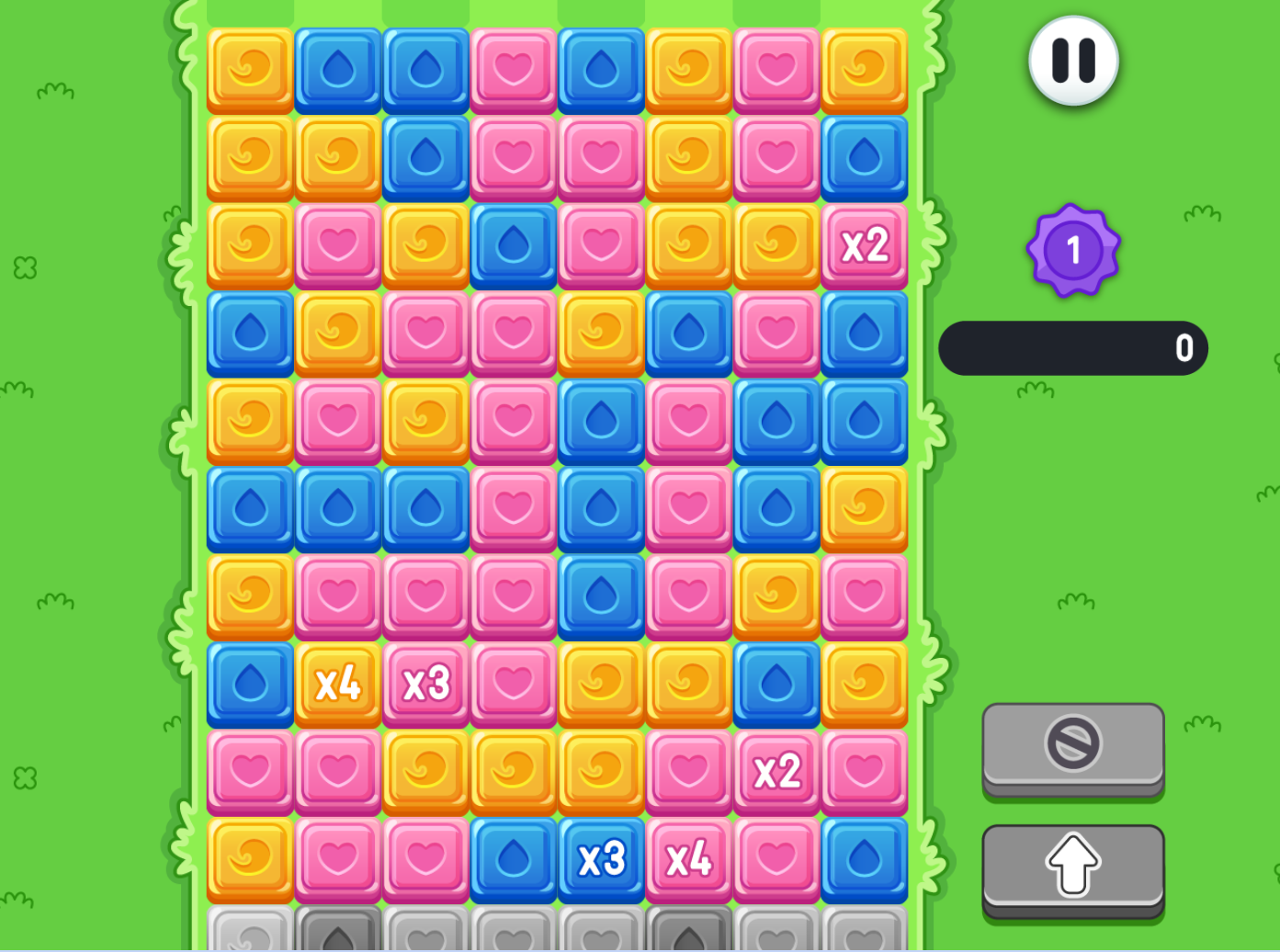Screen dimensions: 1280x952
Task: Choose the pink x4 multiplier block
Action: tap(688, 860)
